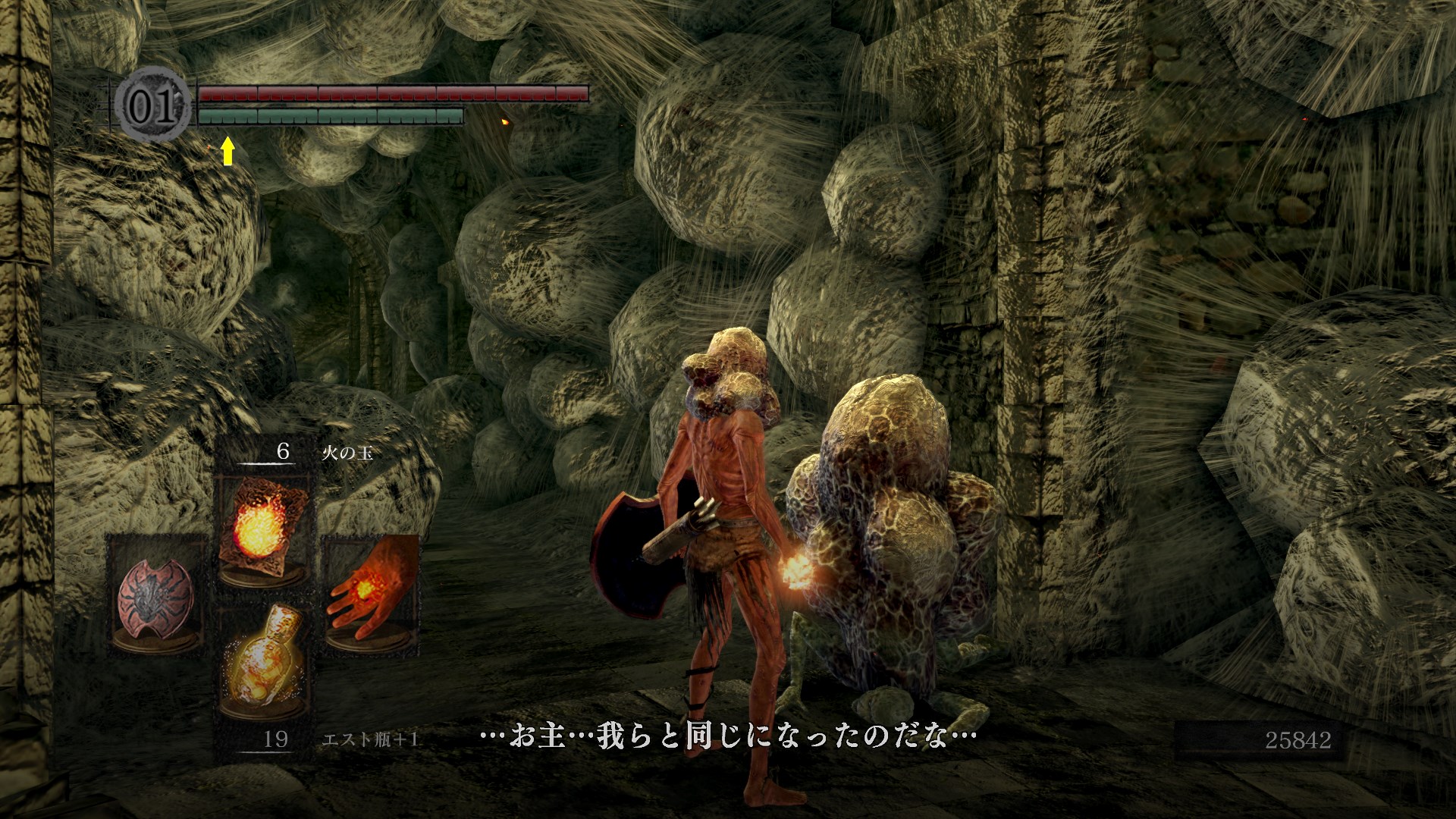Click the humanity counter medallion
The height and width of the screenshot is (819, 1456).
tap(153, 107)
